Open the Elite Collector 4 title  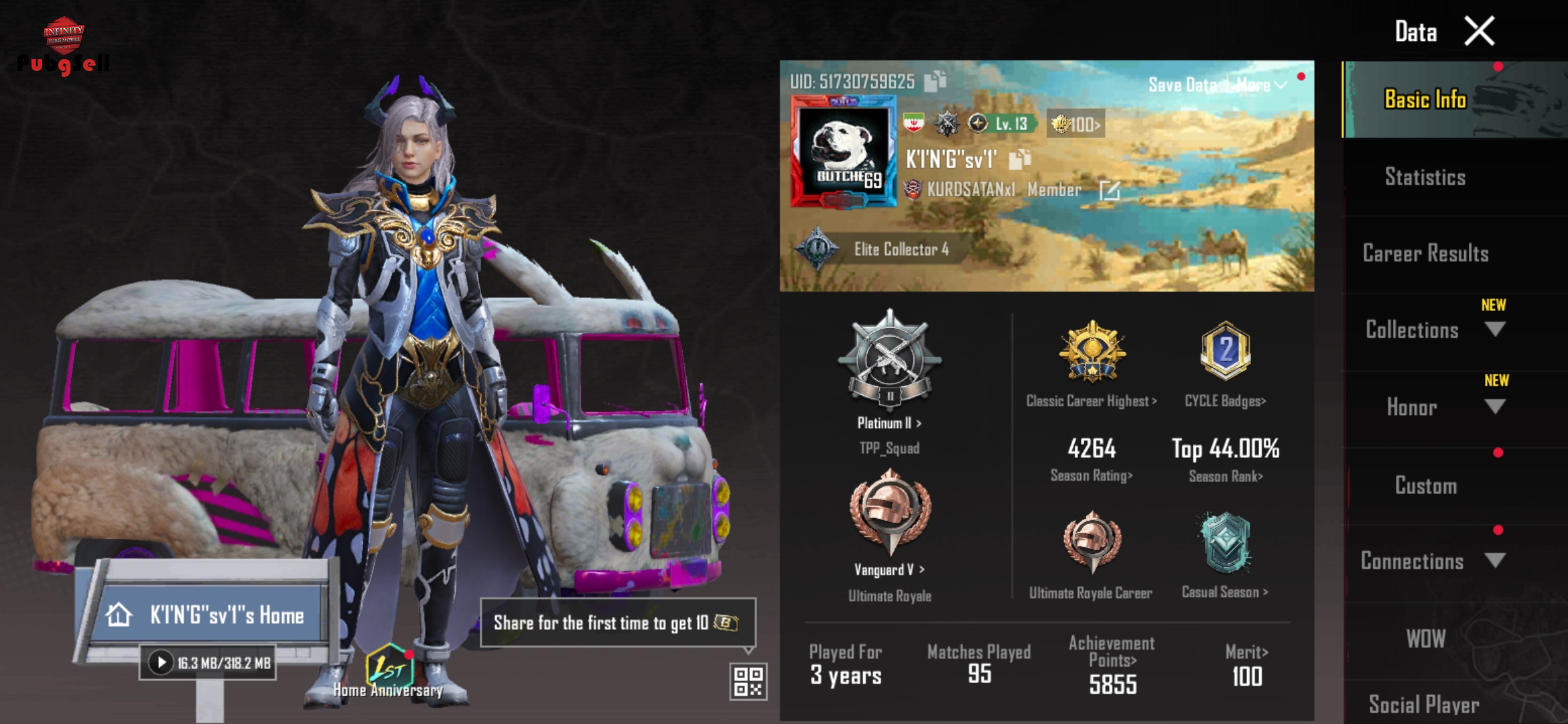(x=901, y=249)
